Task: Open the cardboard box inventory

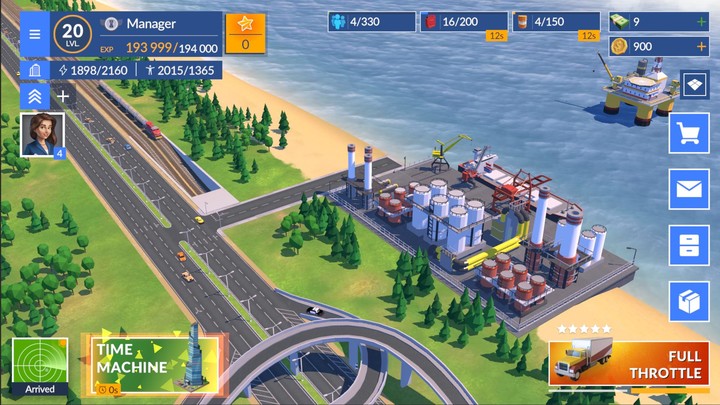Action: pos(689,301)
